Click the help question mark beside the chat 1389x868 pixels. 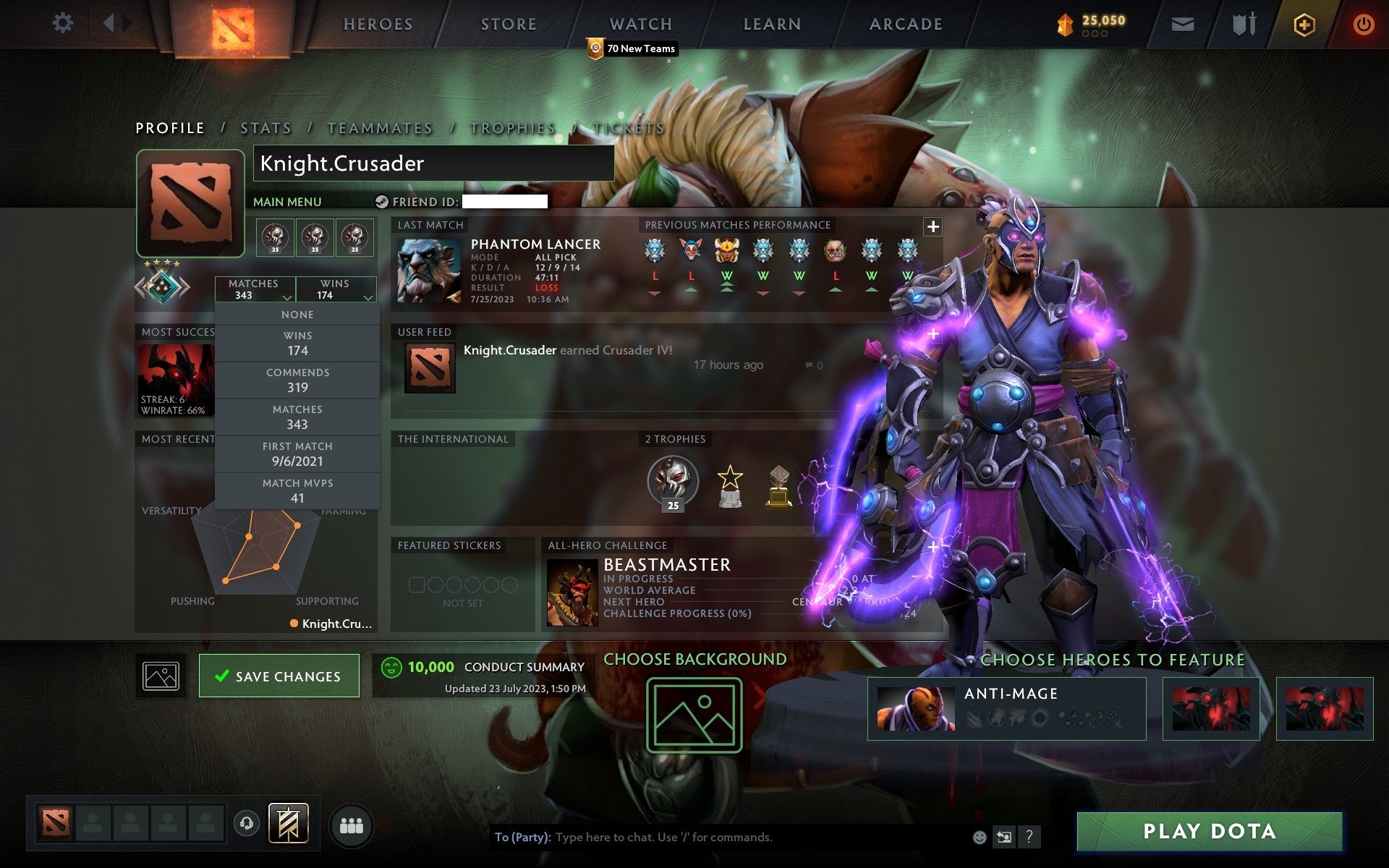[1030, 838]
